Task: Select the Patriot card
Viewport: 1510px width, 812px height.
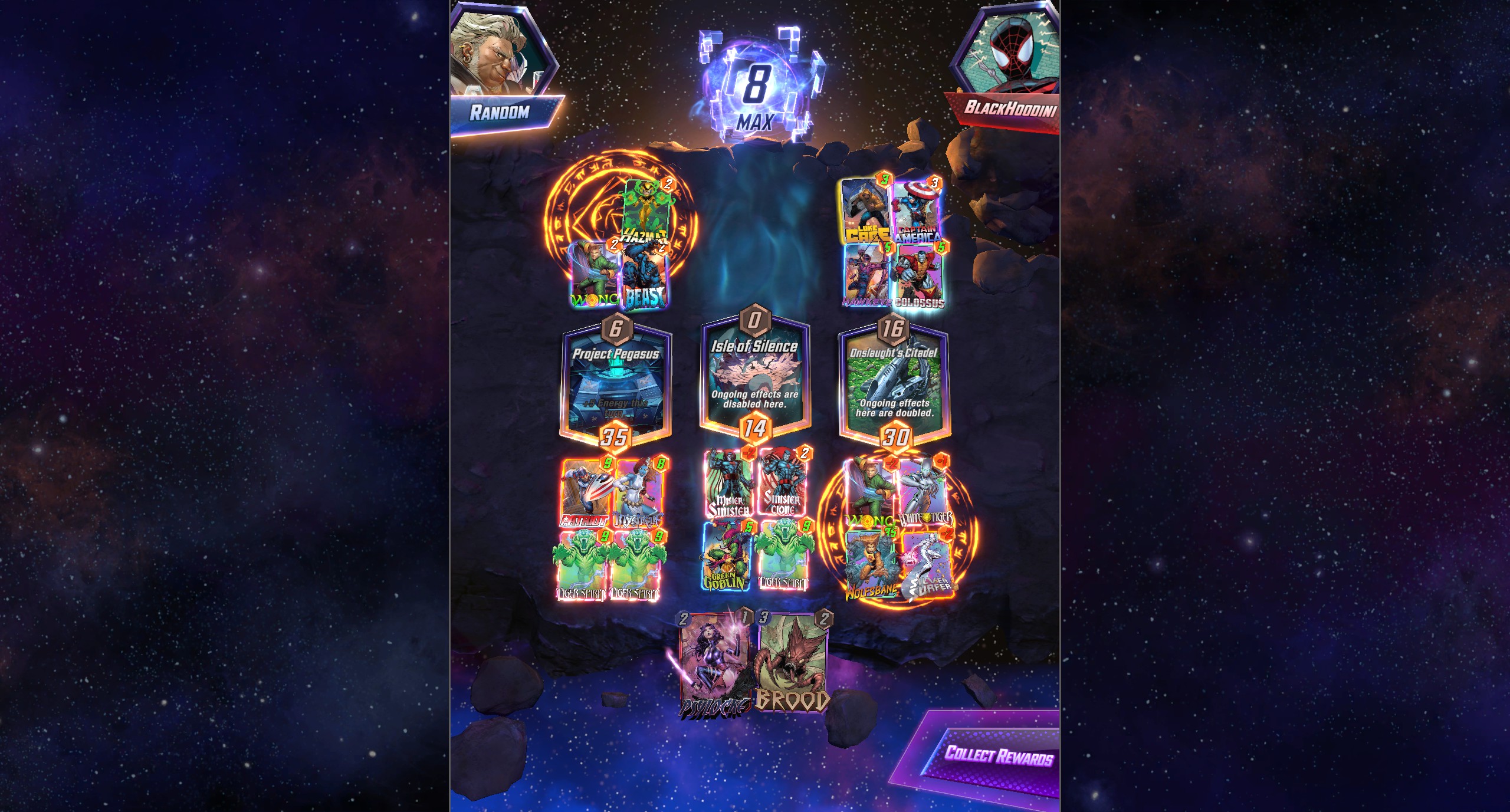Action: 585,492
